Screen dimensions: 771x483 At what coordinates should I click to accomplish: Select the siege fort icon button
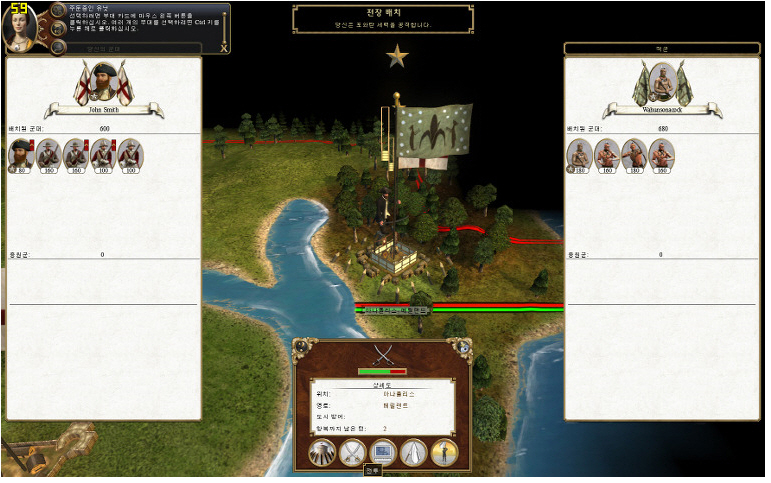click(x=323, y=453)
